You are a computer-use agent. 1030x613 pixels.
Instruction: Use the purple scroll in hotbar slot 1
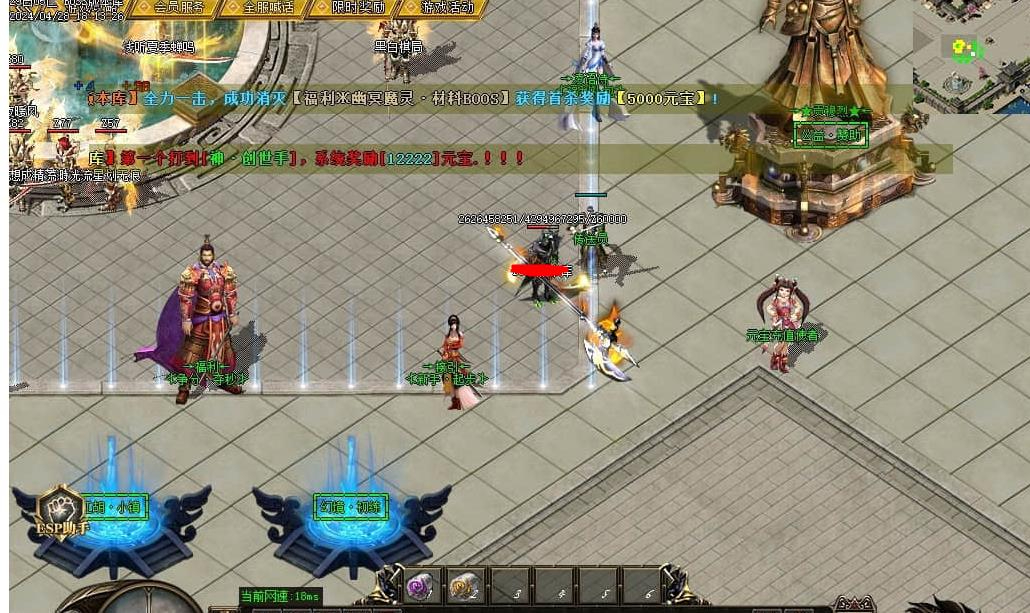click(x=419, y=586)
